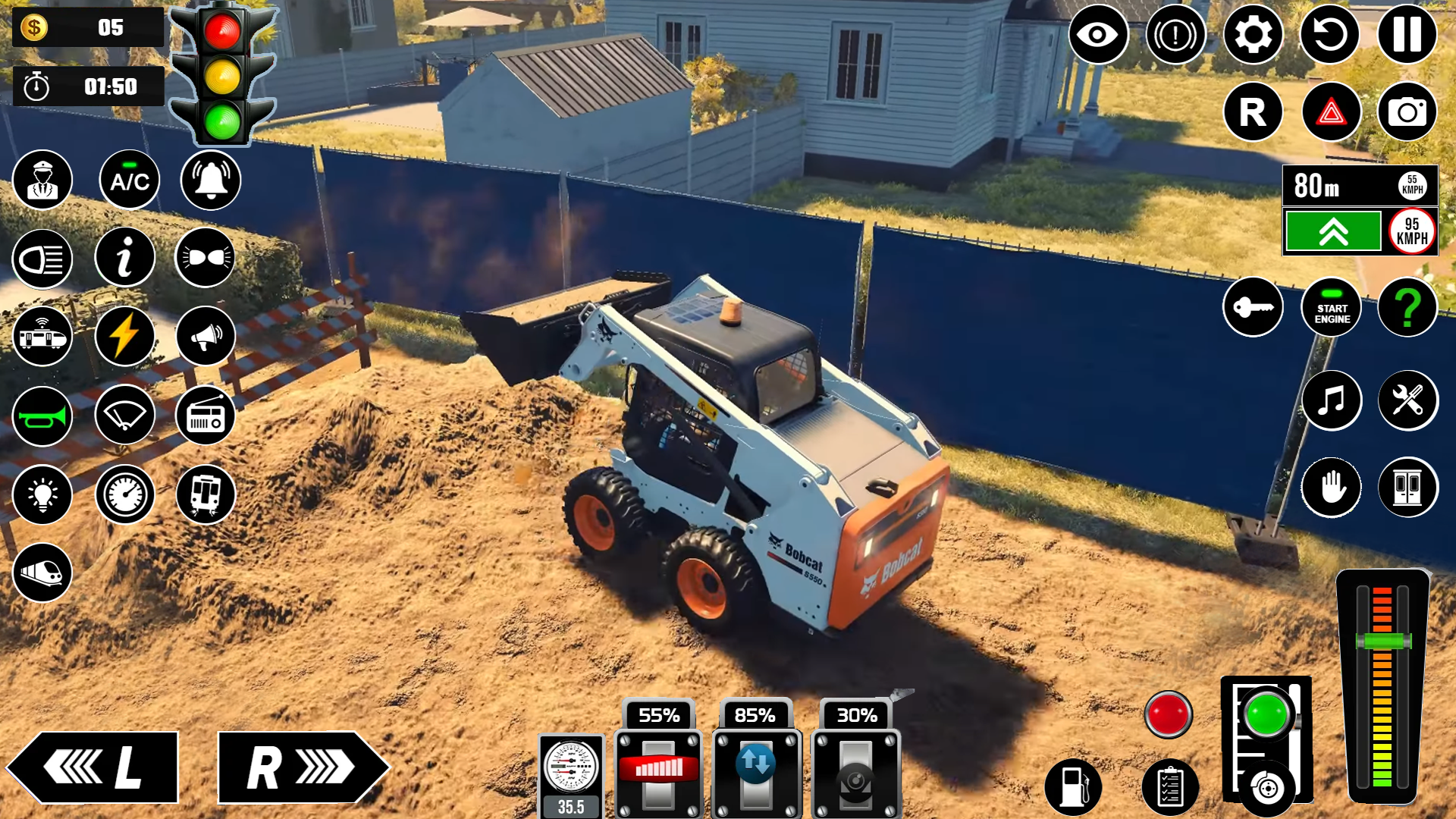Use the megaphone icon
1456x819 pixels.
(x=204, y=336)
